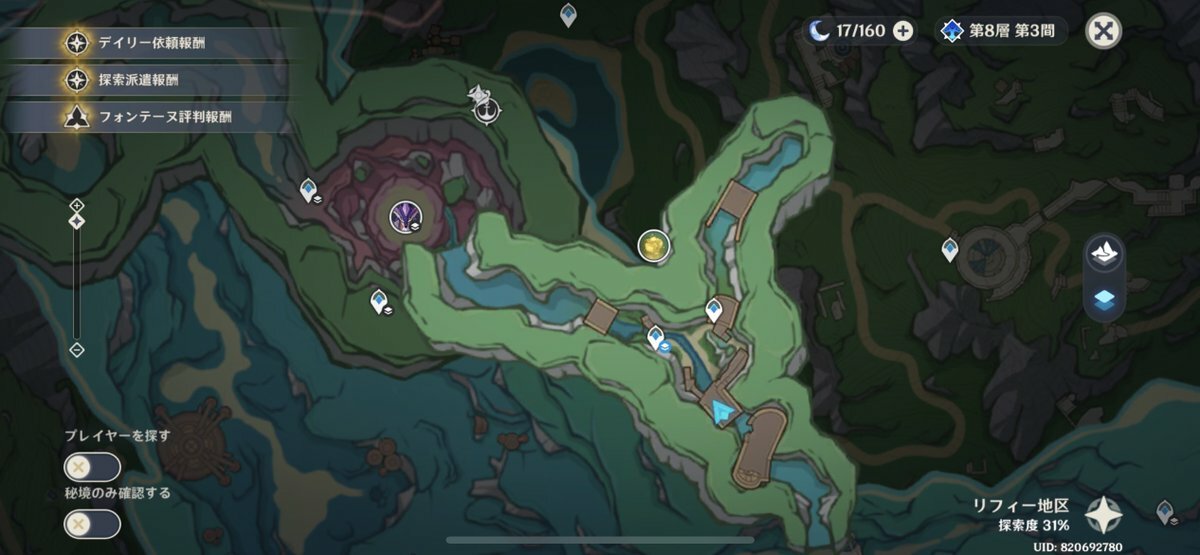Toggle the プレイヤーを探す switch
Viewport: 1200px width, 555px height.
point(92,467)
